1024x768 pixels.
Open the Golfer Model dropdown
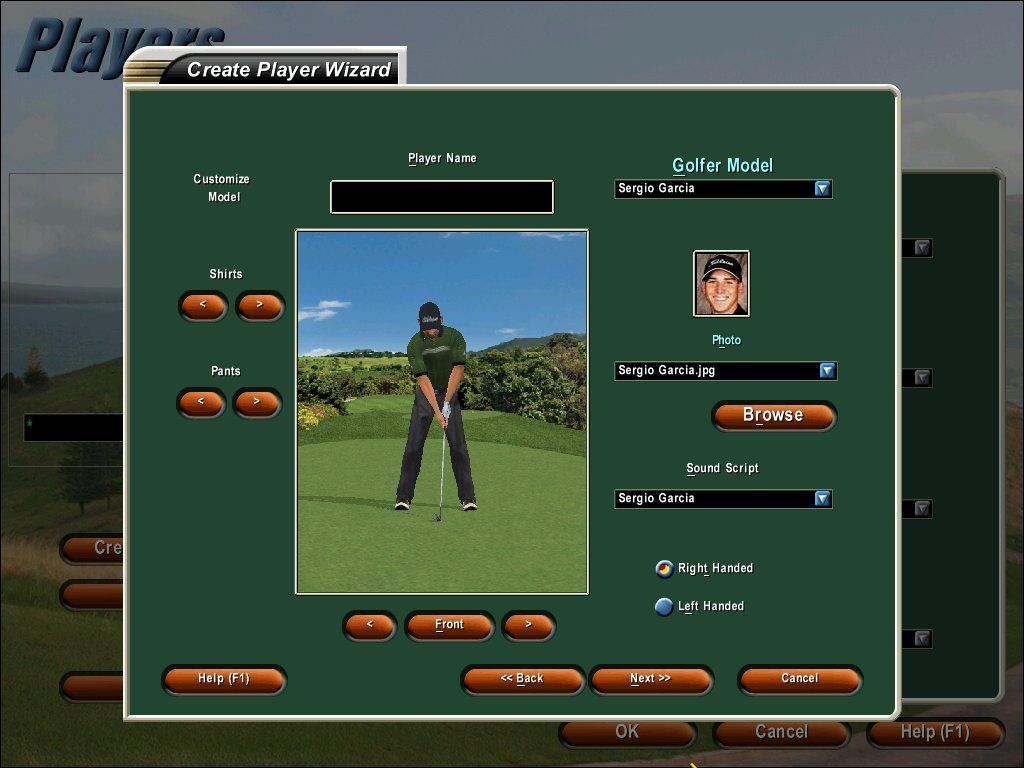[822, 189]
